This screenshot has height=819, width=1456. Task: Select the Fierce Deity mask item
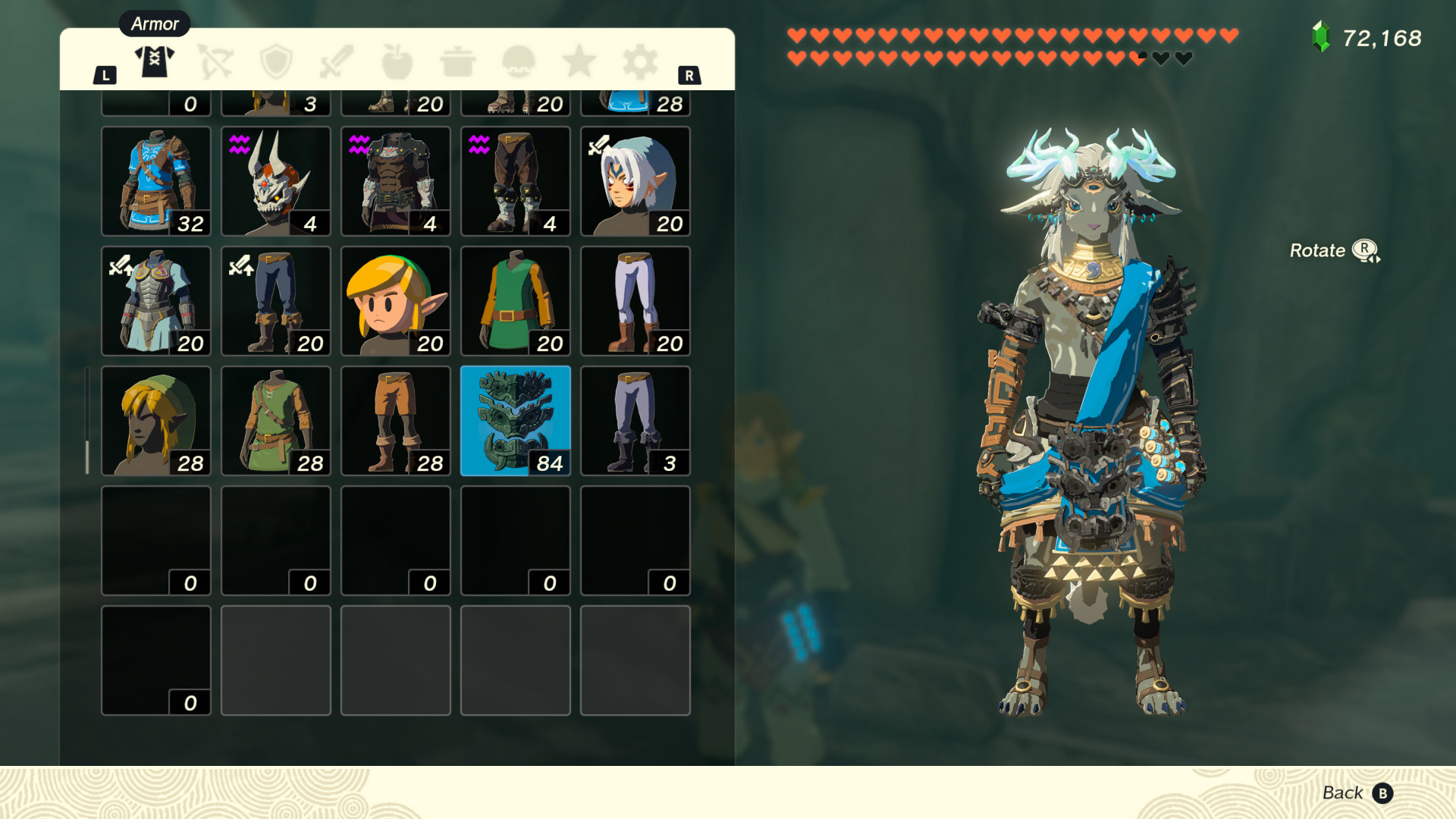635,180
